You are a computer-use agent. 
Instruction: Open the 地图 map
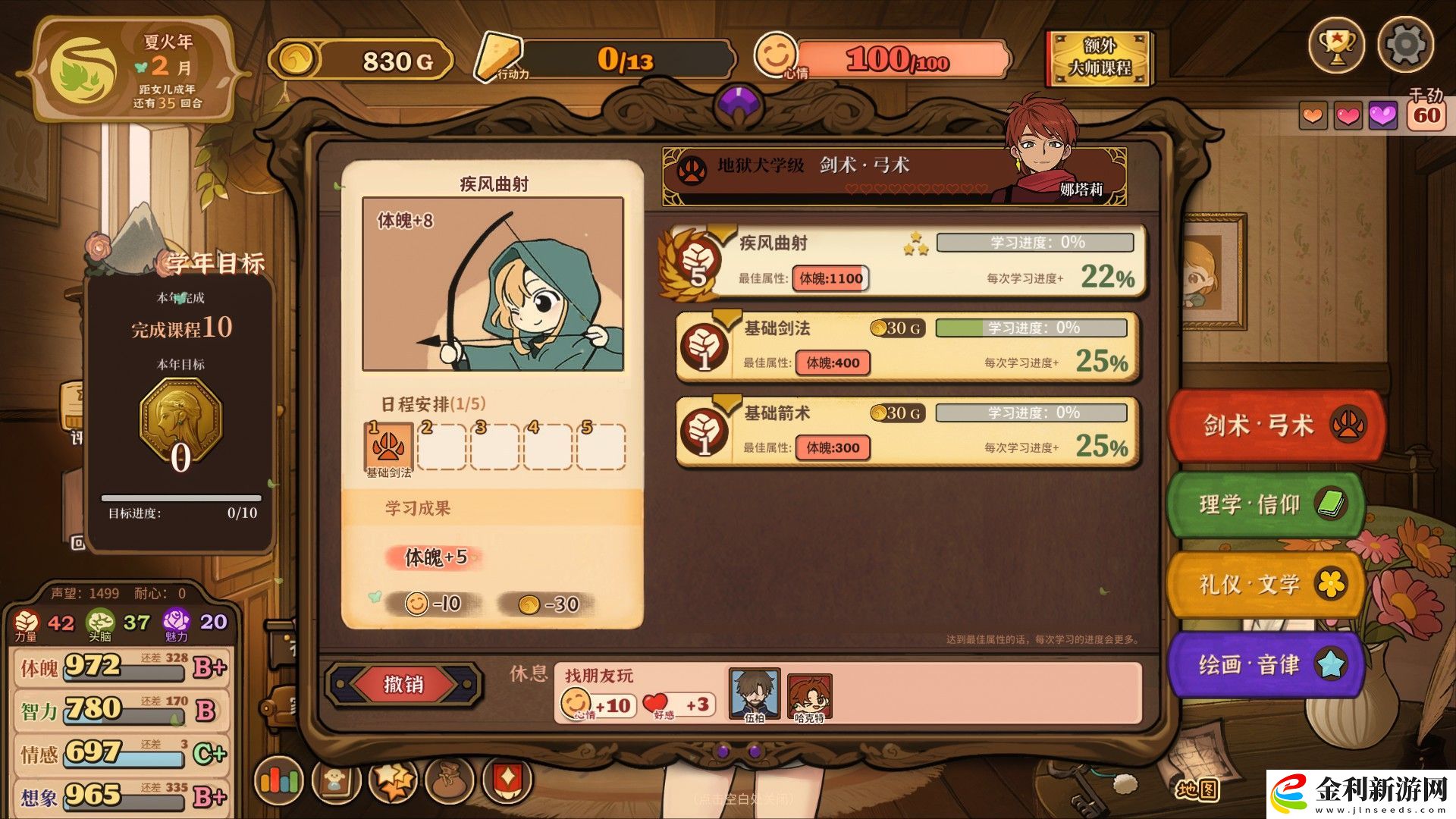tap(1198, 789)
